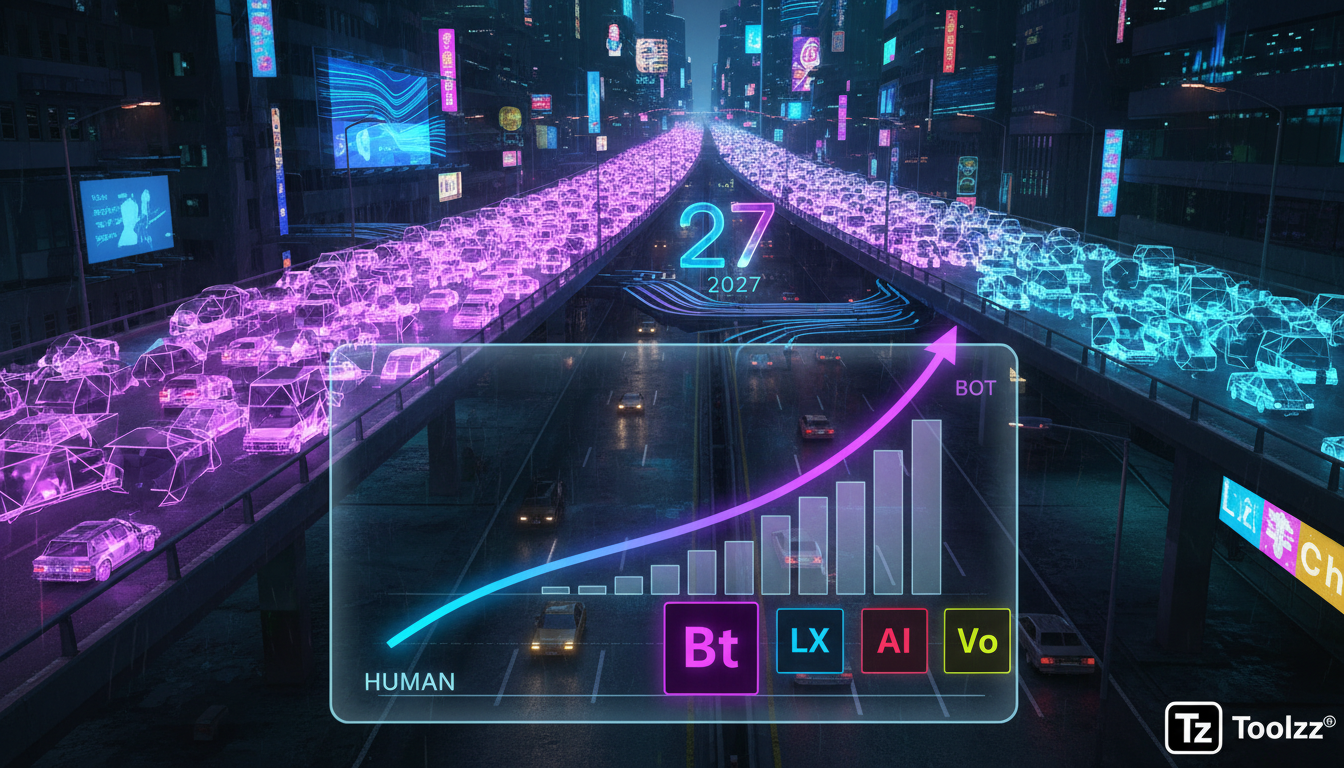Open the red AI tile
Screen dimensions: 1344x768
point(894,641)
